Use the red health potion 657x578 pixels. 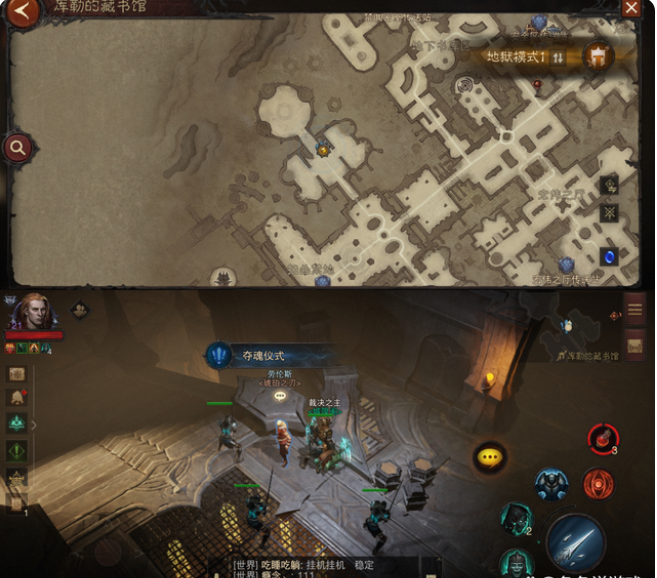pos(602,438)
